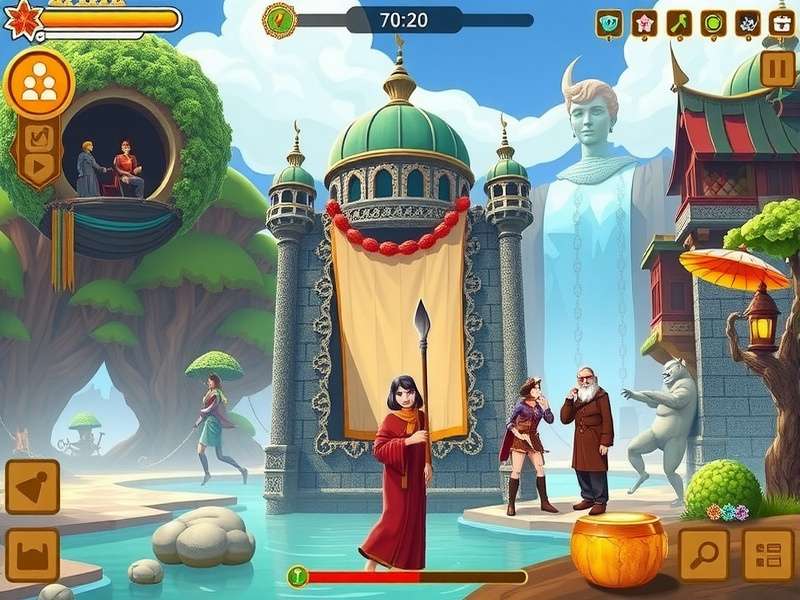The height and width of the screenshot is (600, 800).
Task: Click the red star emblem badge
Action: click(x=20, y=20)
